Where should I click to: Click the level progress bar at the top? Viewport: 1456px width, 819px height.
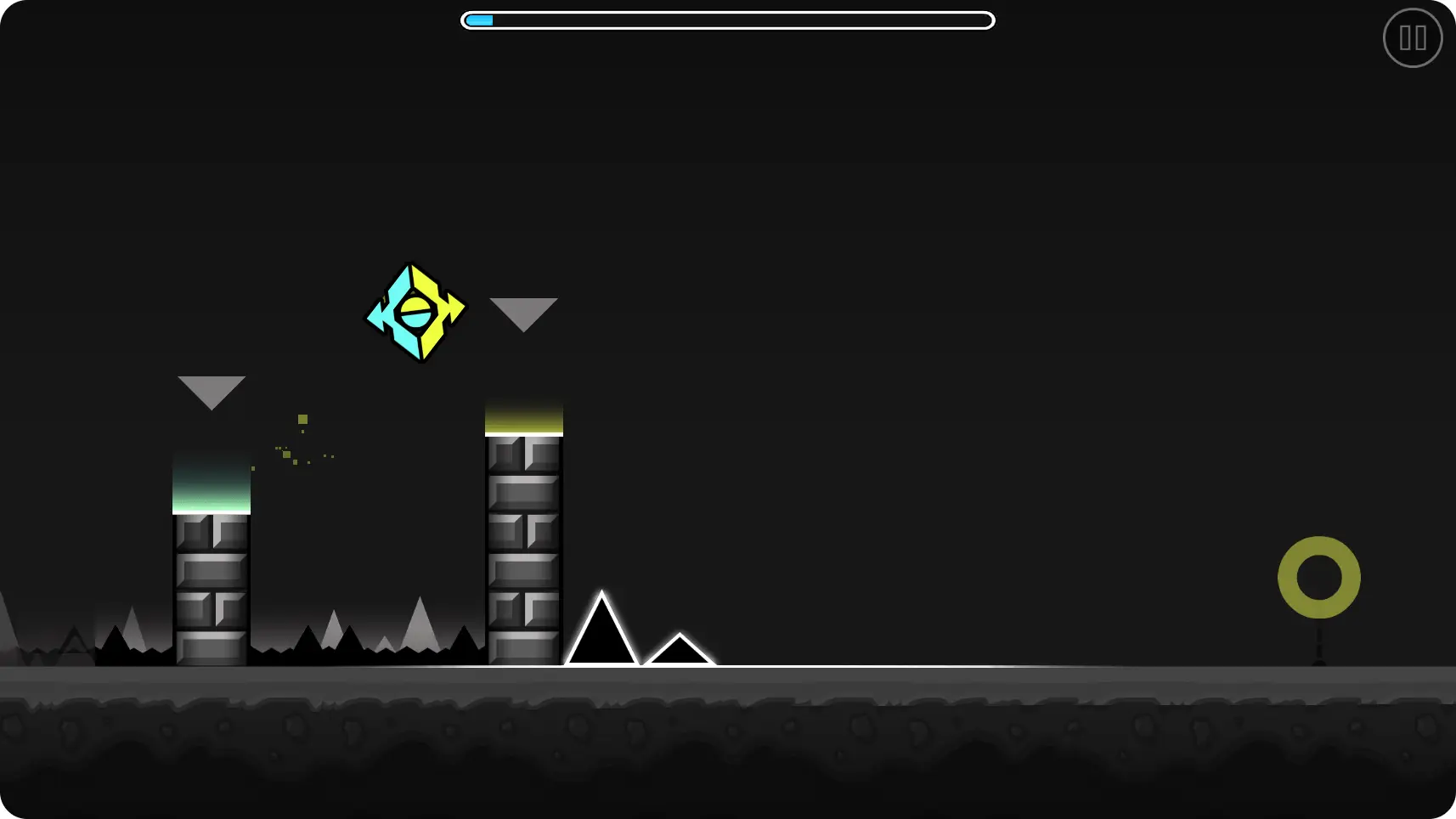[x=728, y=20]
